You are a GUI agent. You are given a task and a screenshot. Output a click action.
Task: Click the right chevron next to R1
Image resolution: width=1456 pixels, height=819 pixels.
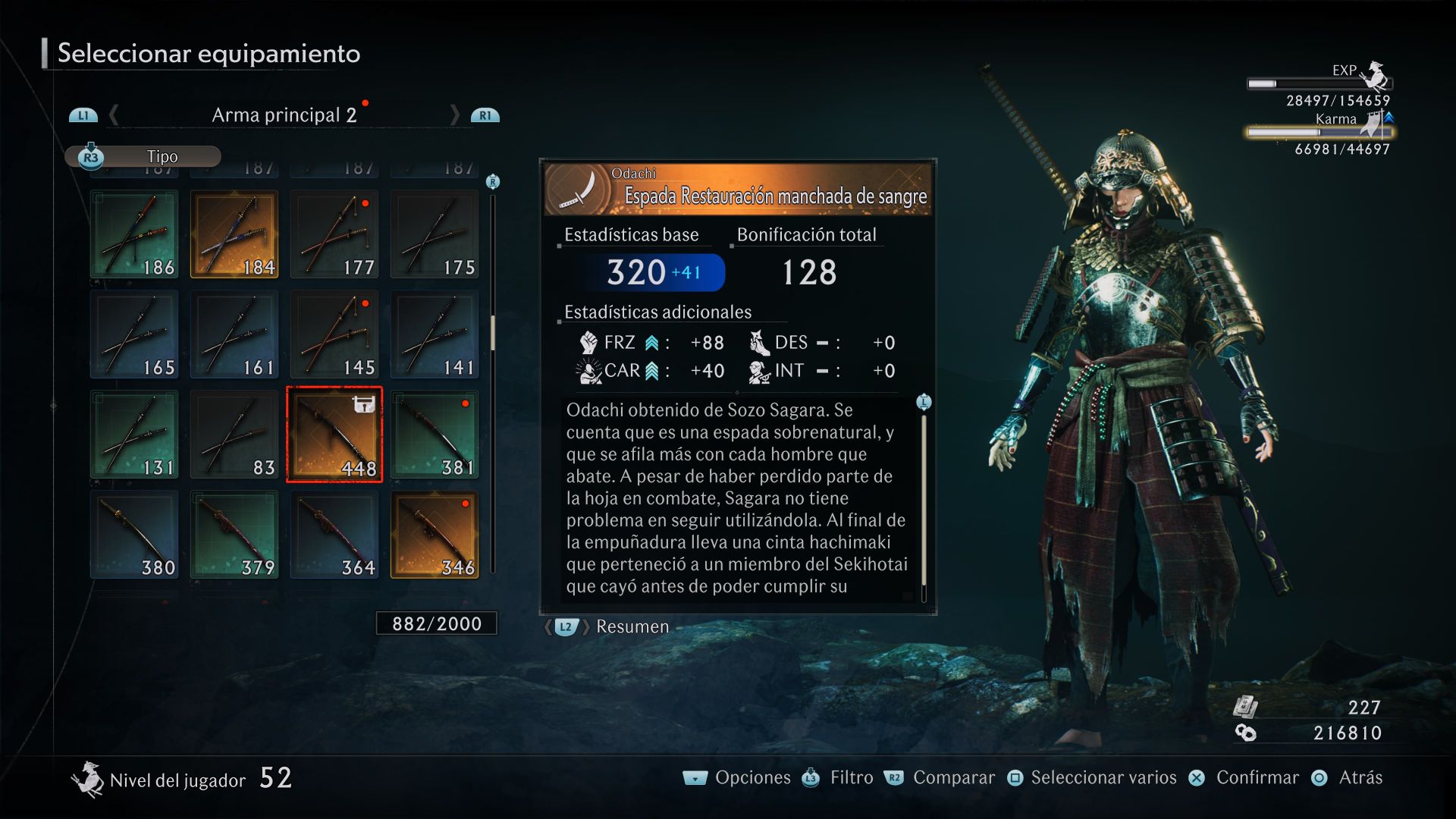pyautogui.click(x=456, y=115)
